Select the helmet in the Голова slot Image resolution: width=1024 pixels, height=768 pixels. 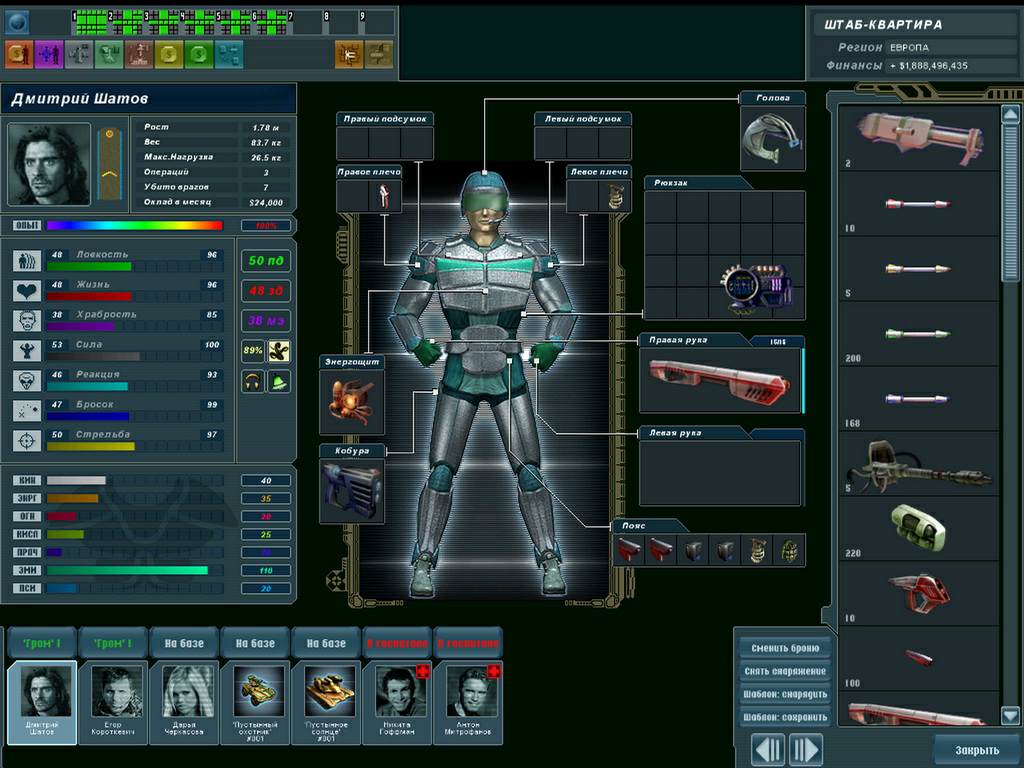click(x=771, y=138)
